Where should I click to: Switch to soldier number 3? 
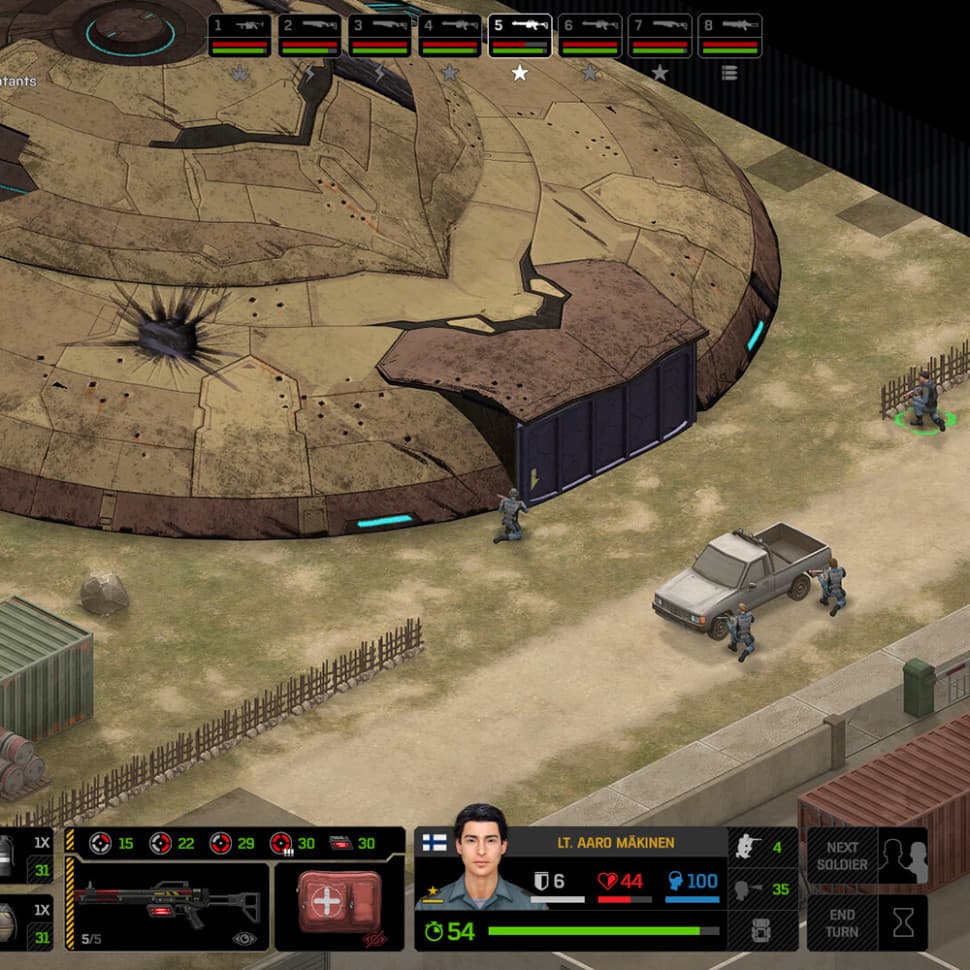click(x=380, y=35)
